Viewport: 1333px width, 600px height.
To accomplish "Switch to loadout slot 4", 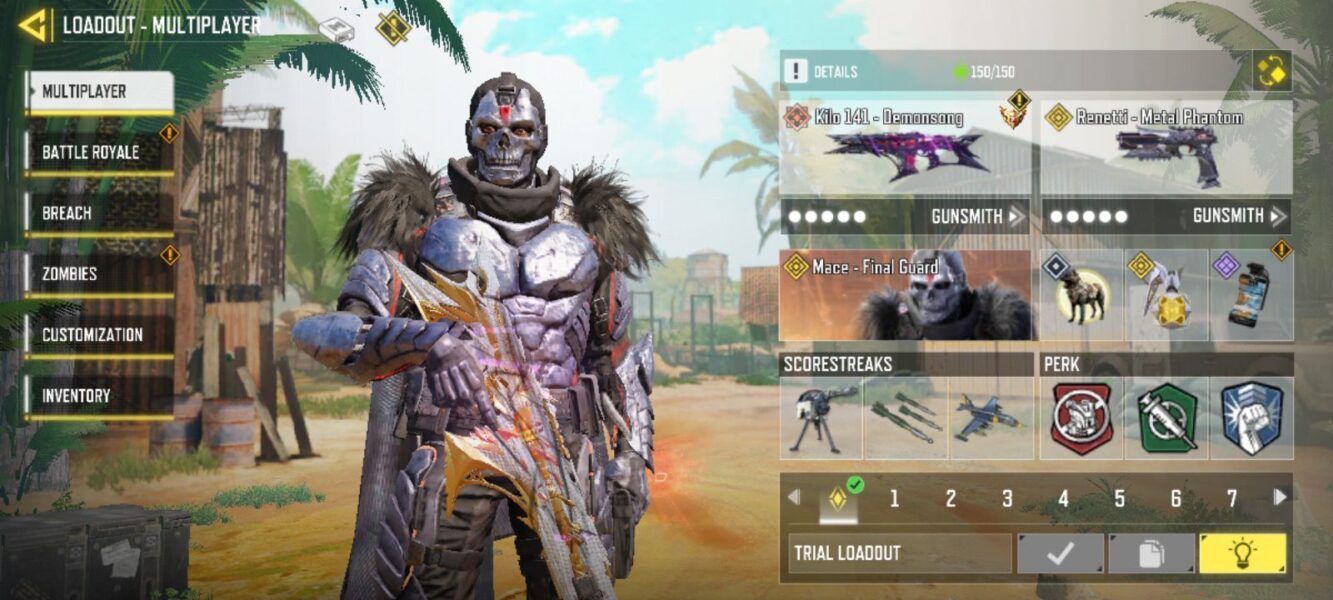I will (x=1063, y=498).
